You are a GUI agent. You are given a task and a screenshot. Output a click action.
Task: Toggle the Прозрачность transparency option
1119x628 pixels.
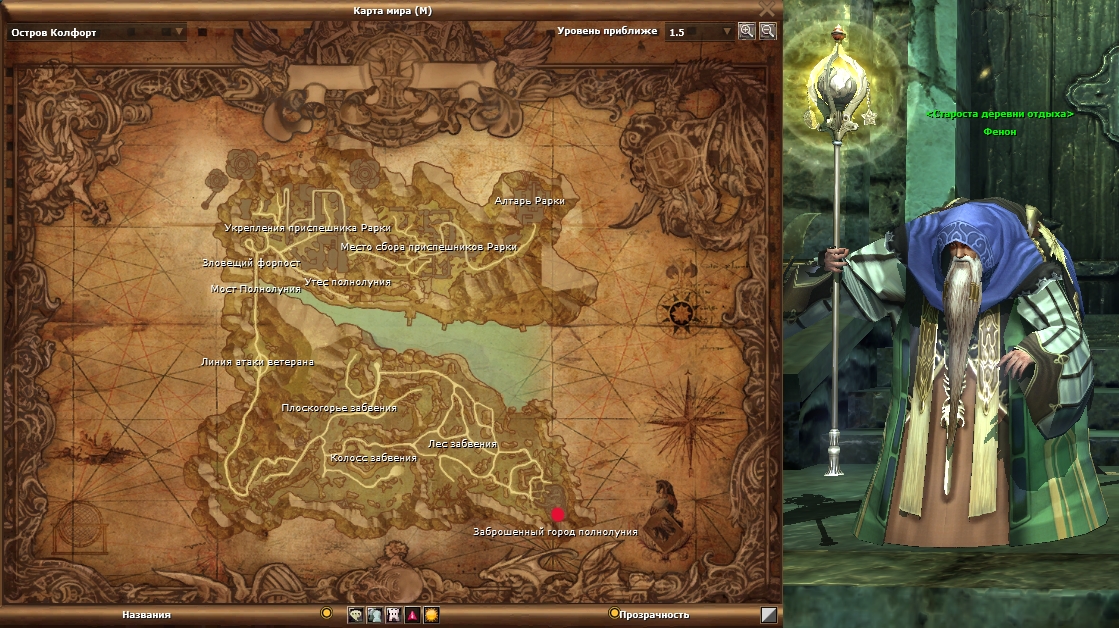pos(614,614)
